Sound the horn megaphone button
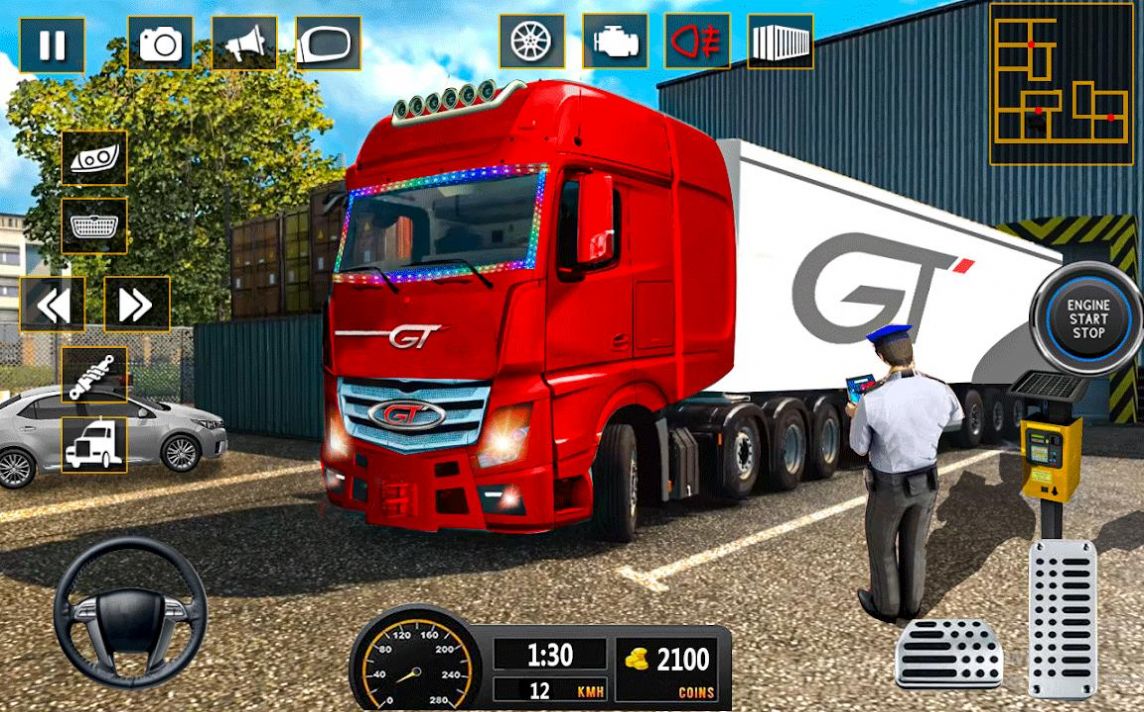 (244, 43)
